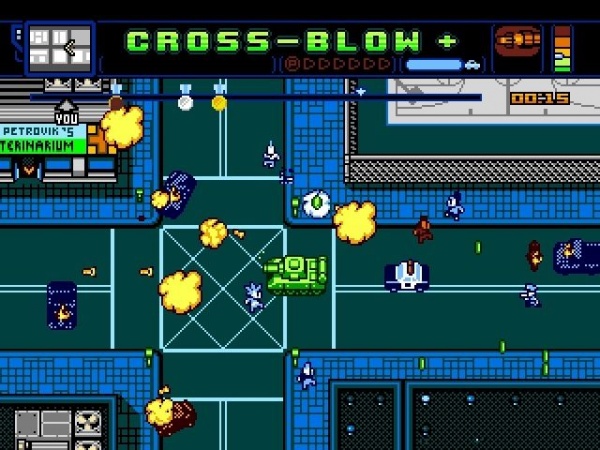Viewport: 600px width, 450px height.
Task: Open the minimap in the HUD corner
Action: pos(59,47)
